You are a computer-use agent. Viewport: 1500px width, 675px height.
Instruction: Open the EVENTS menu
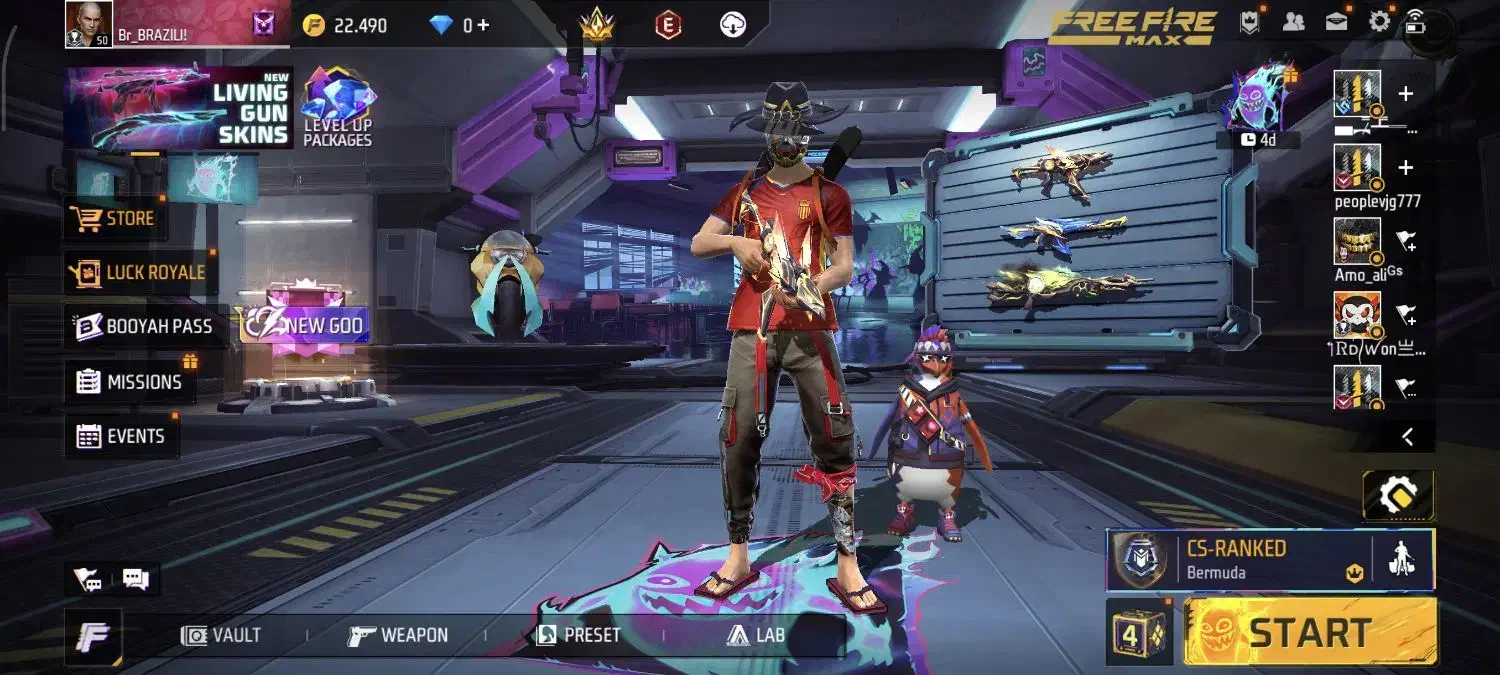click(121, 436)
